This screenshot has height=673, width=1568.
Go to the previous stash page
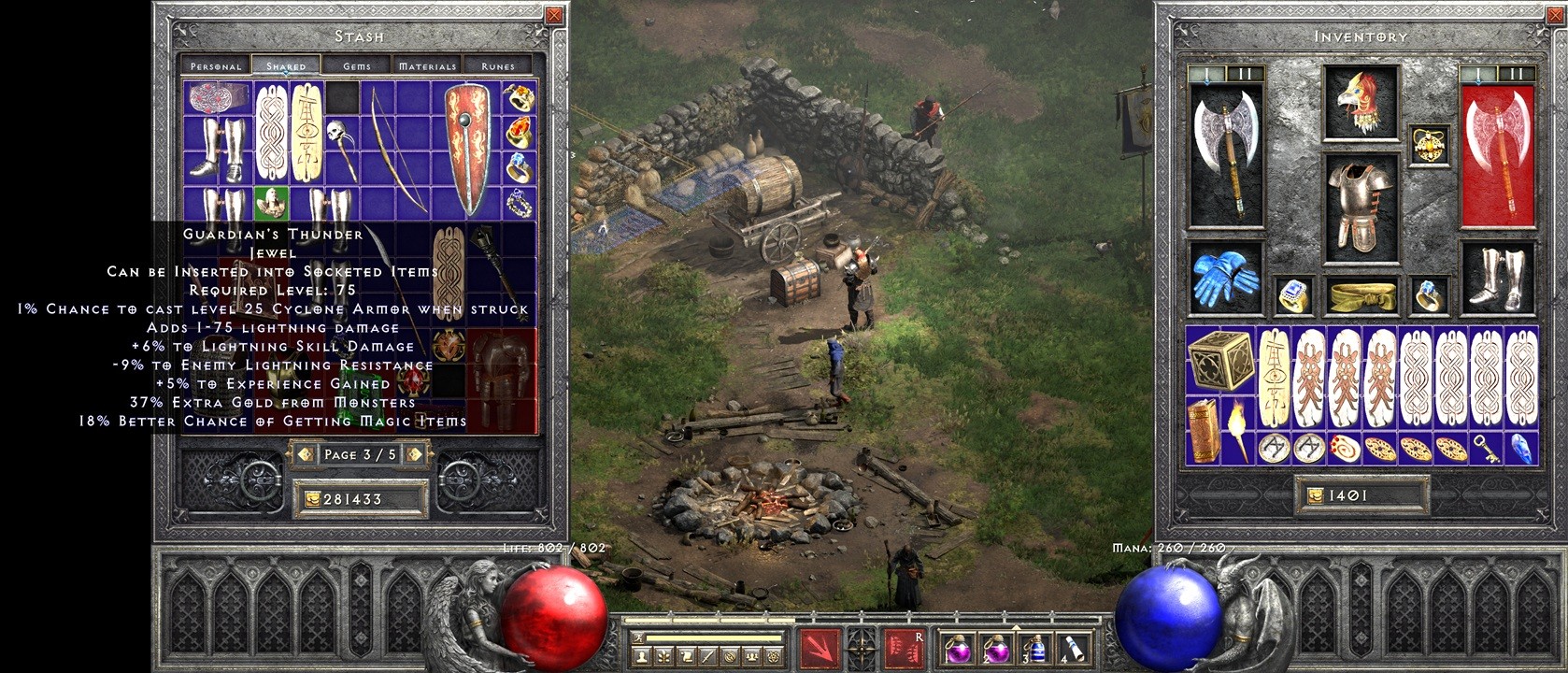pos(304,454)
